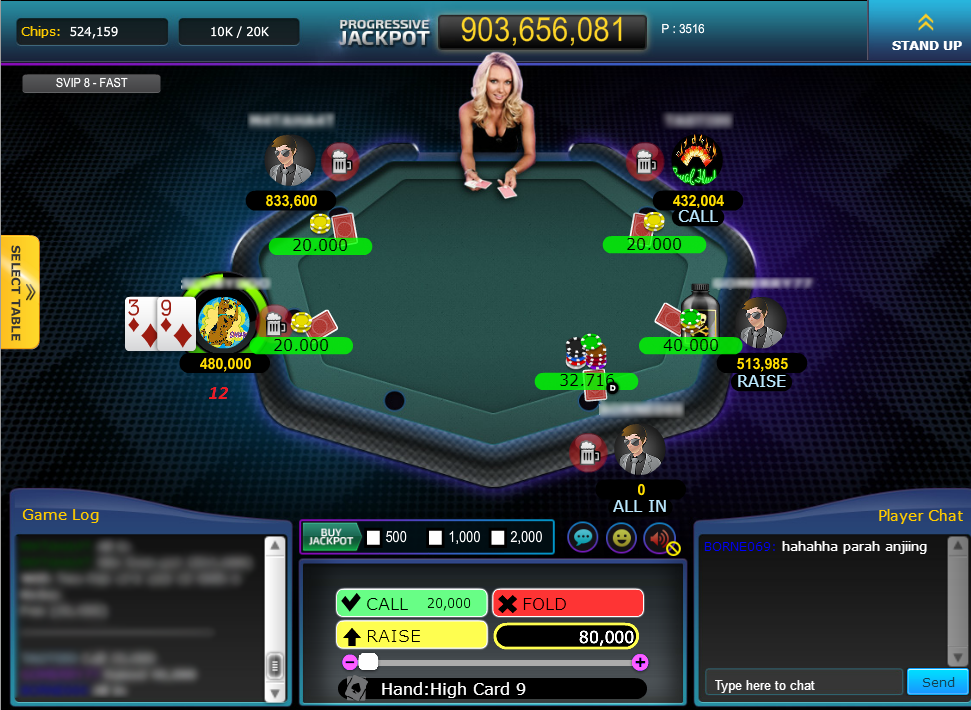Focus the 'Type here to chat' field
The width and height of the screenshot is (971, 710).
point(803,684)
